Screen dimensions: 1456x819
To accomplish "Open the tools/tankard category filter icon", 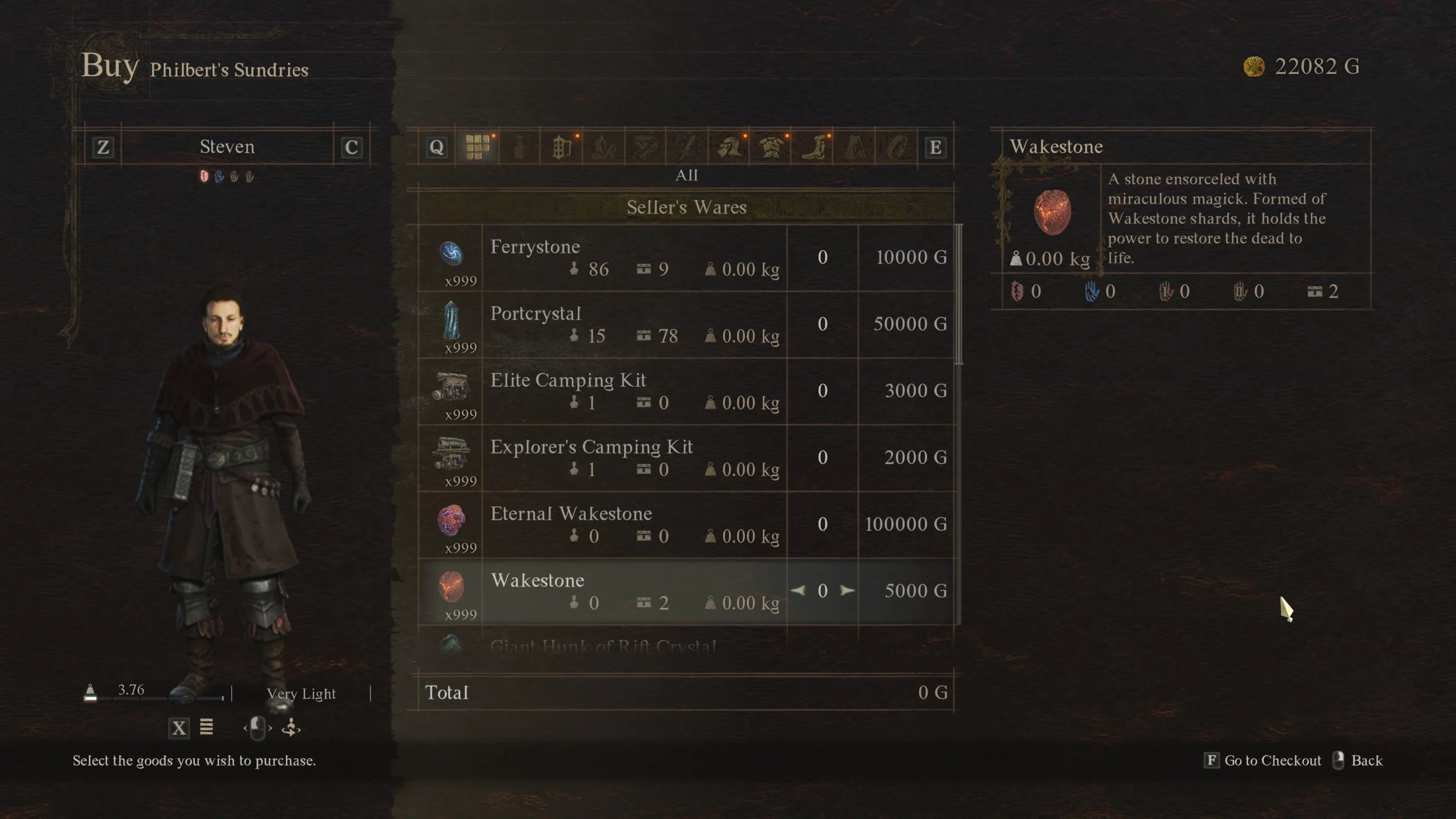I will [561, 147].
